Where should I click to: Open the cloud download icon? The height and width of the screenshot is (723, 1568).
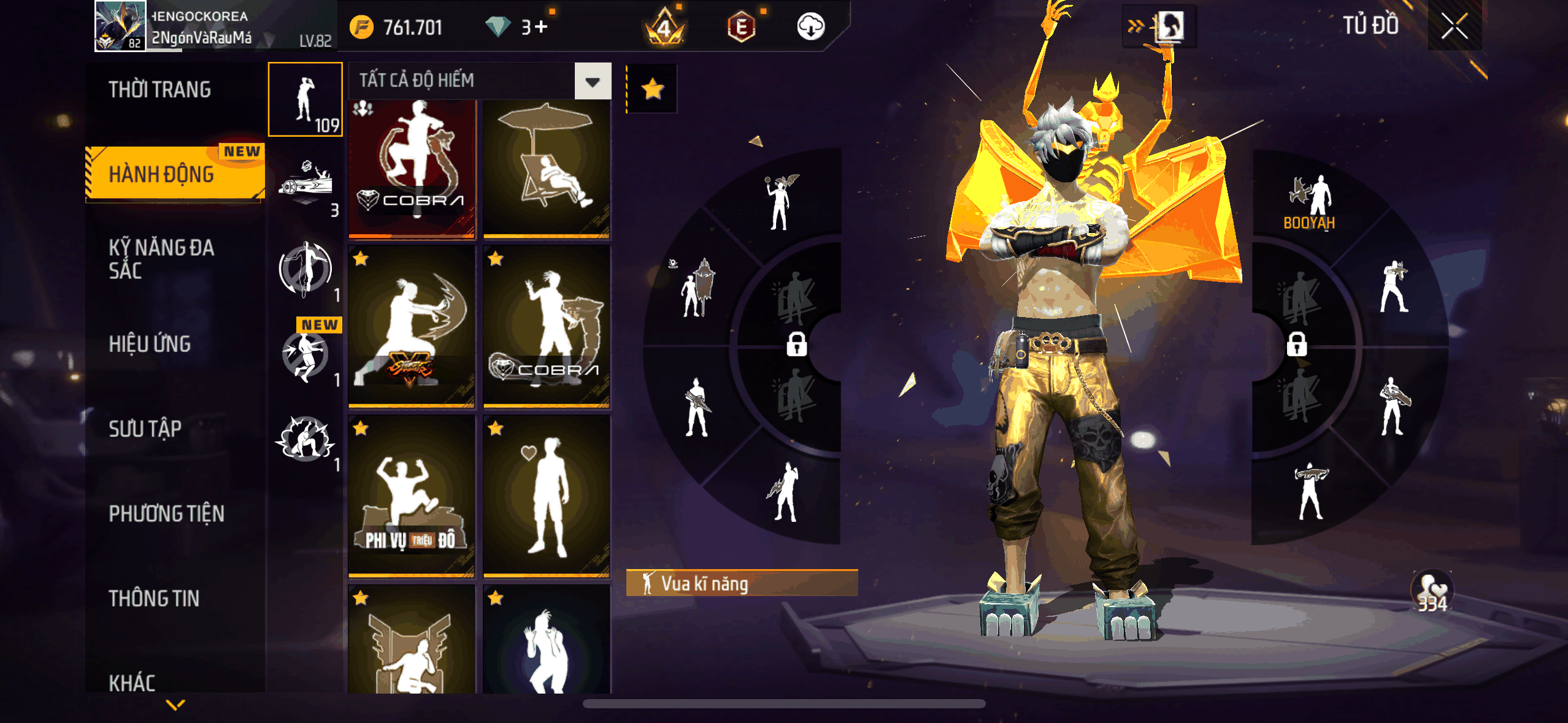click(x=810, y=27)
